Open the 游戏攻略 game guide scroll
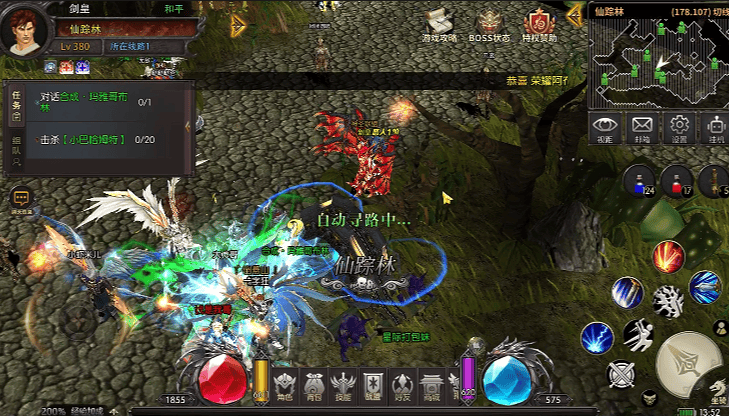Image resolution: width=729 pixels, height=416 pixels. click(439, 27)
